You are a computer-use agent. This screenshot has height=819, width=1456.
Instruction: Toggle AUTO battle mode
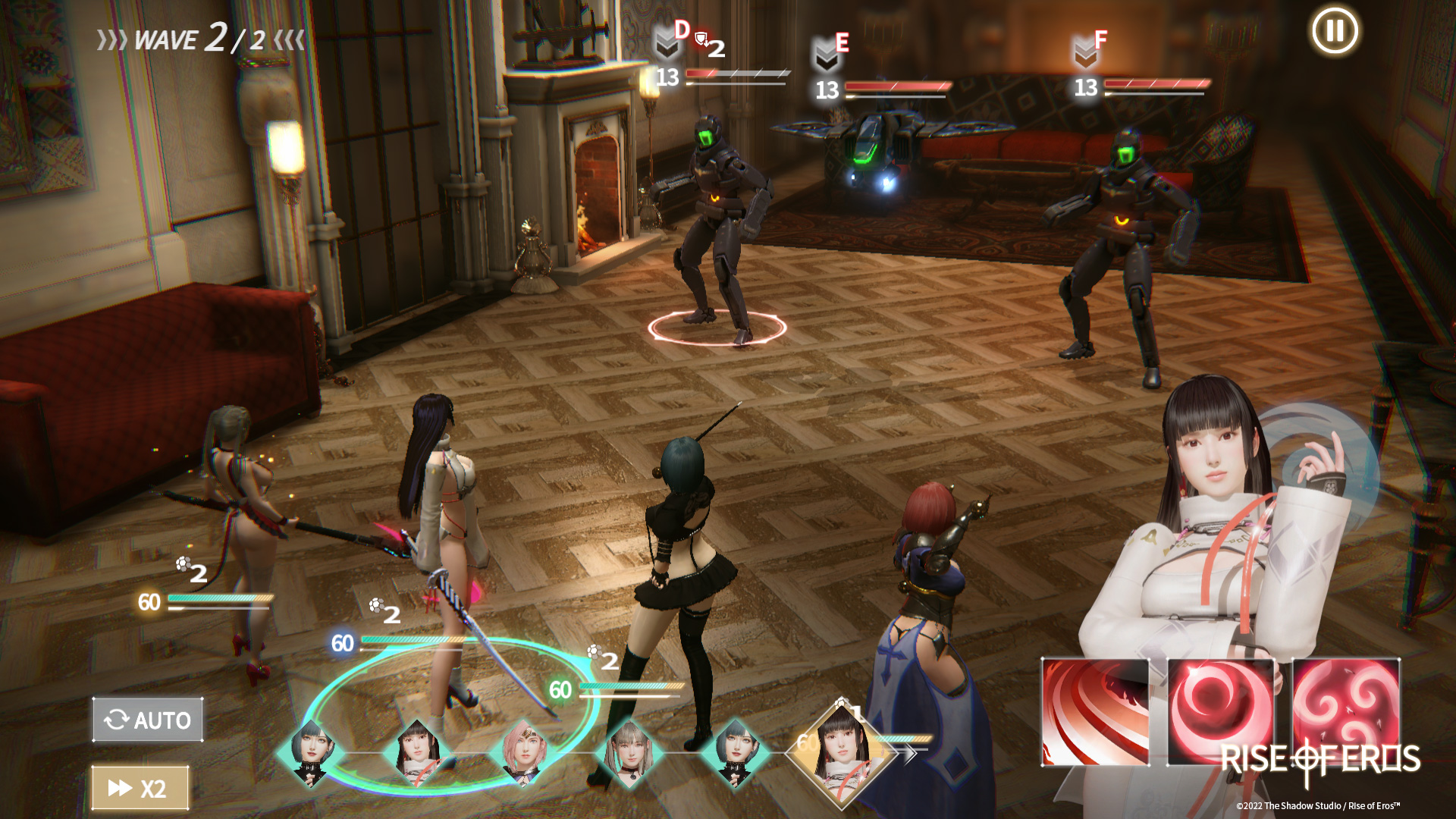pyautogui.click(x=146, y=720)
